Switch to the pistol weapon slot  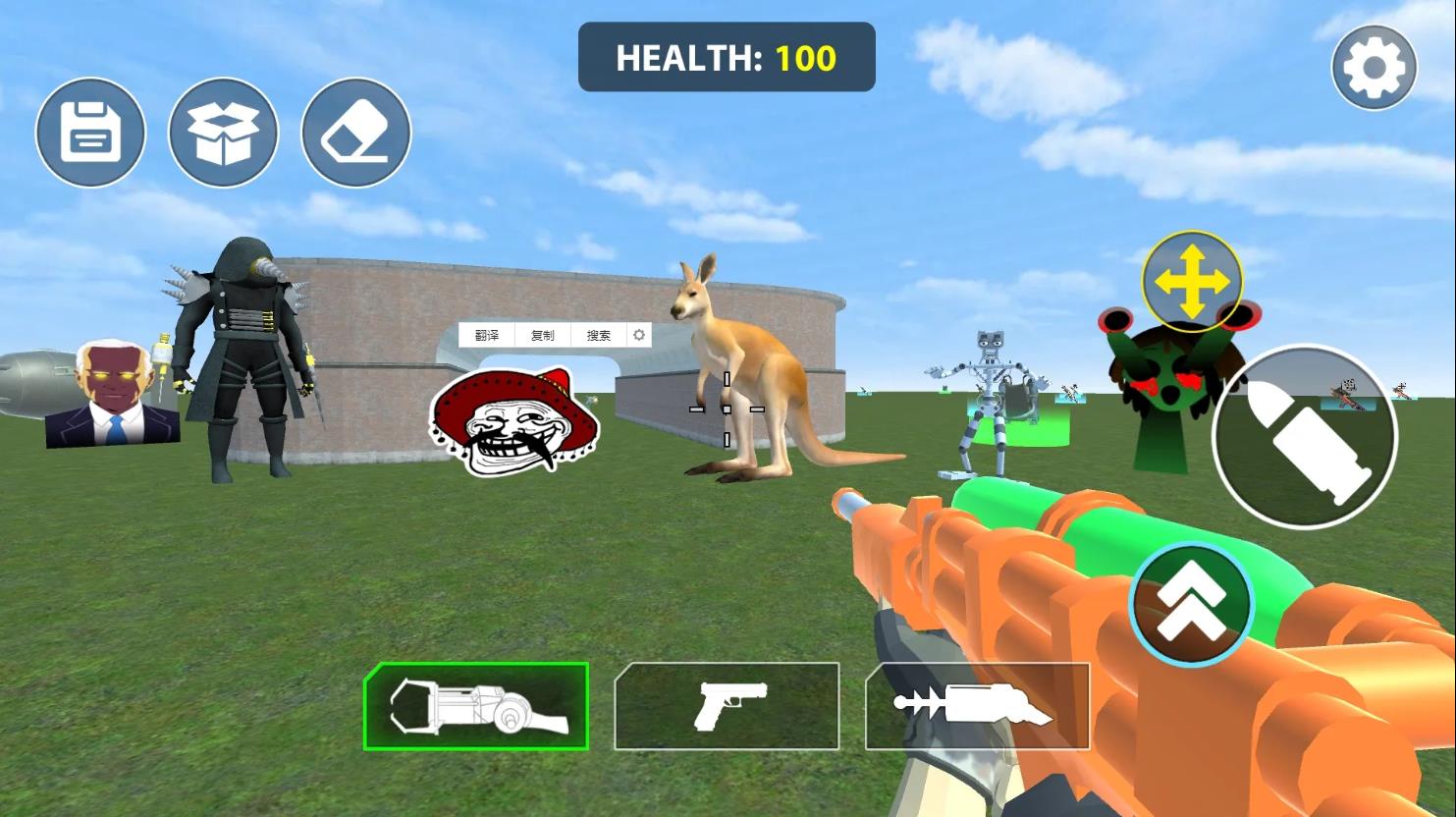[x=727, y=706]
